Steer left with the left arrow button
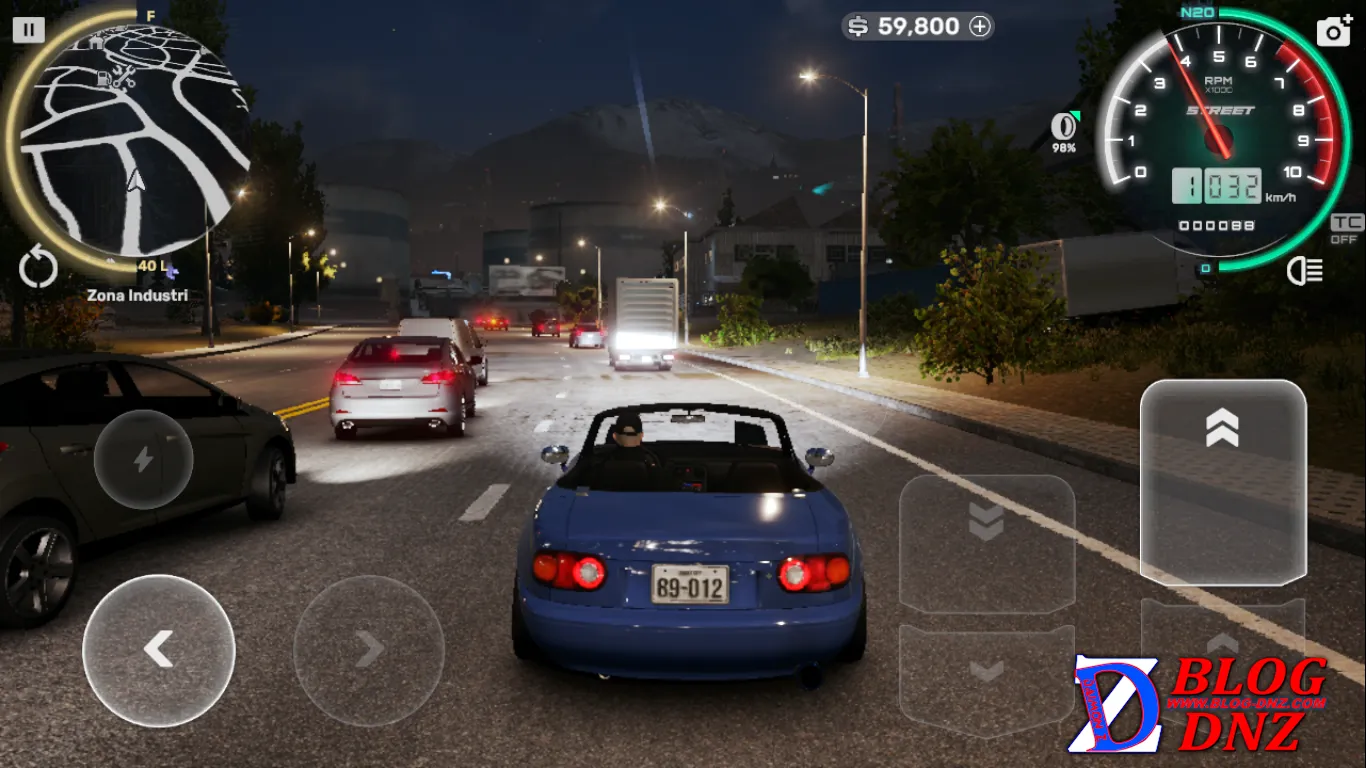 pos(159,650)
